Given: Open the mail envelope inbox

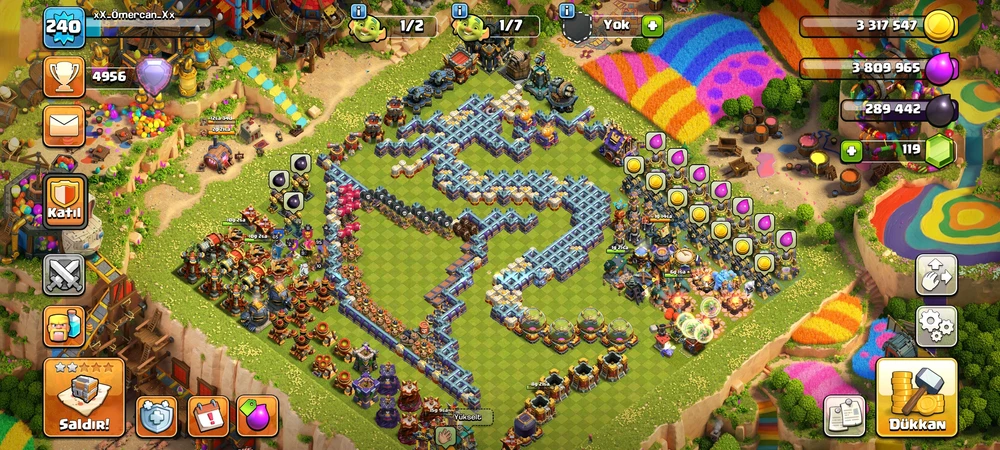Looking at the screenshot, I should click(x=64, y=126).
